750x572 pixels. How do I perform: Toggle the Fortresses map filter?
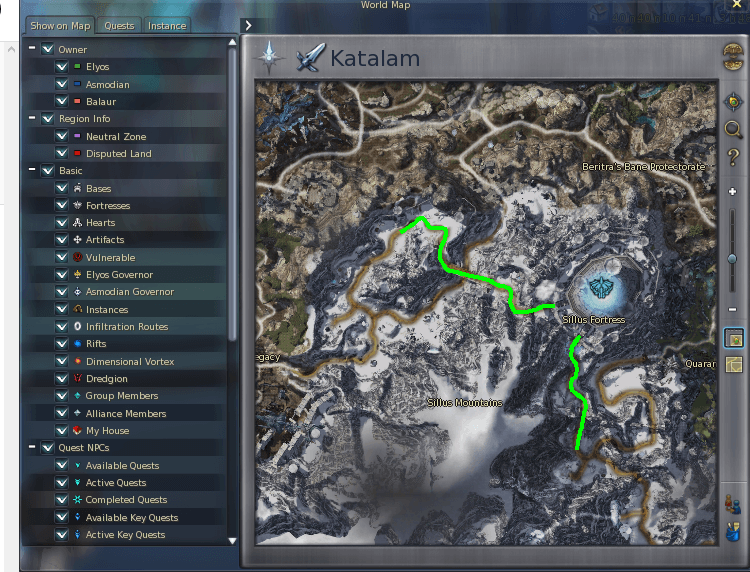62,205
